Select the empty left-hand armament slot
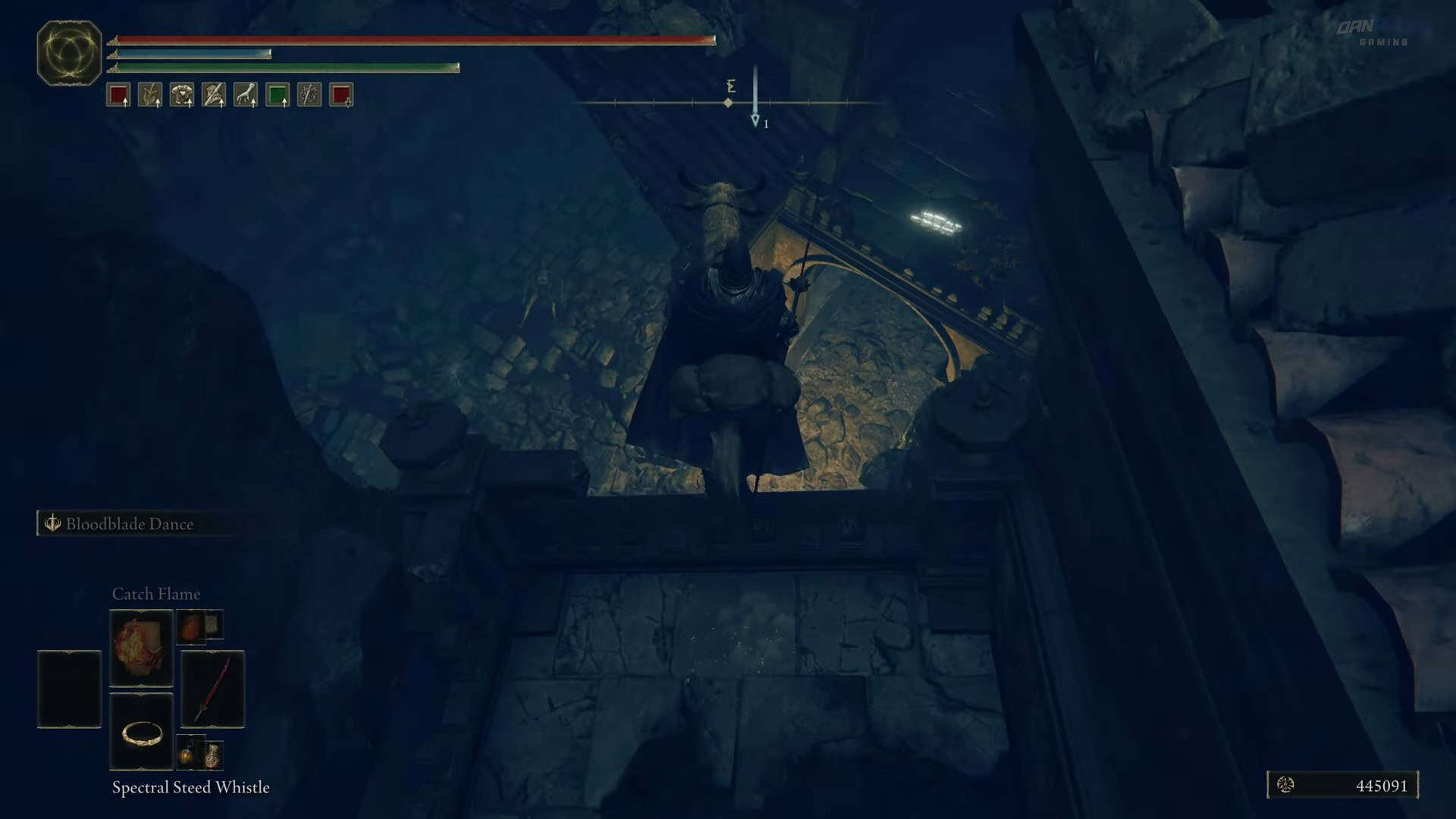 69,689
